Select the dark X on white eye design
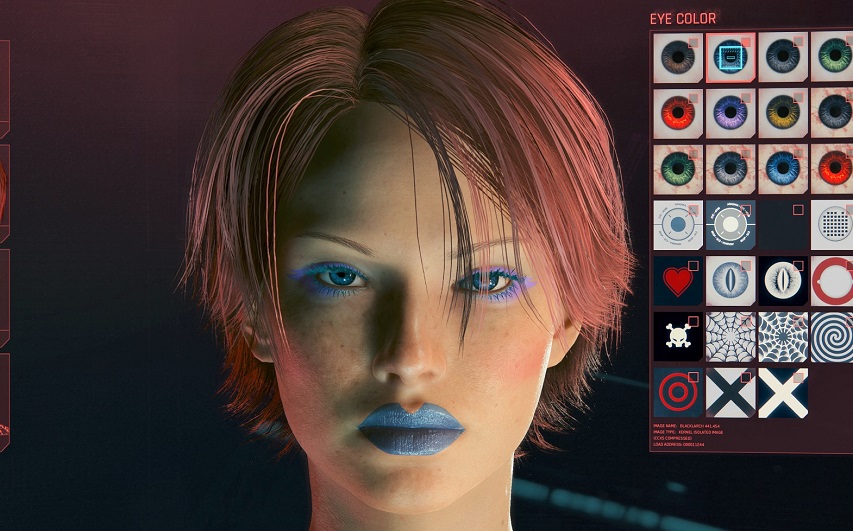 tap(731, 392)
